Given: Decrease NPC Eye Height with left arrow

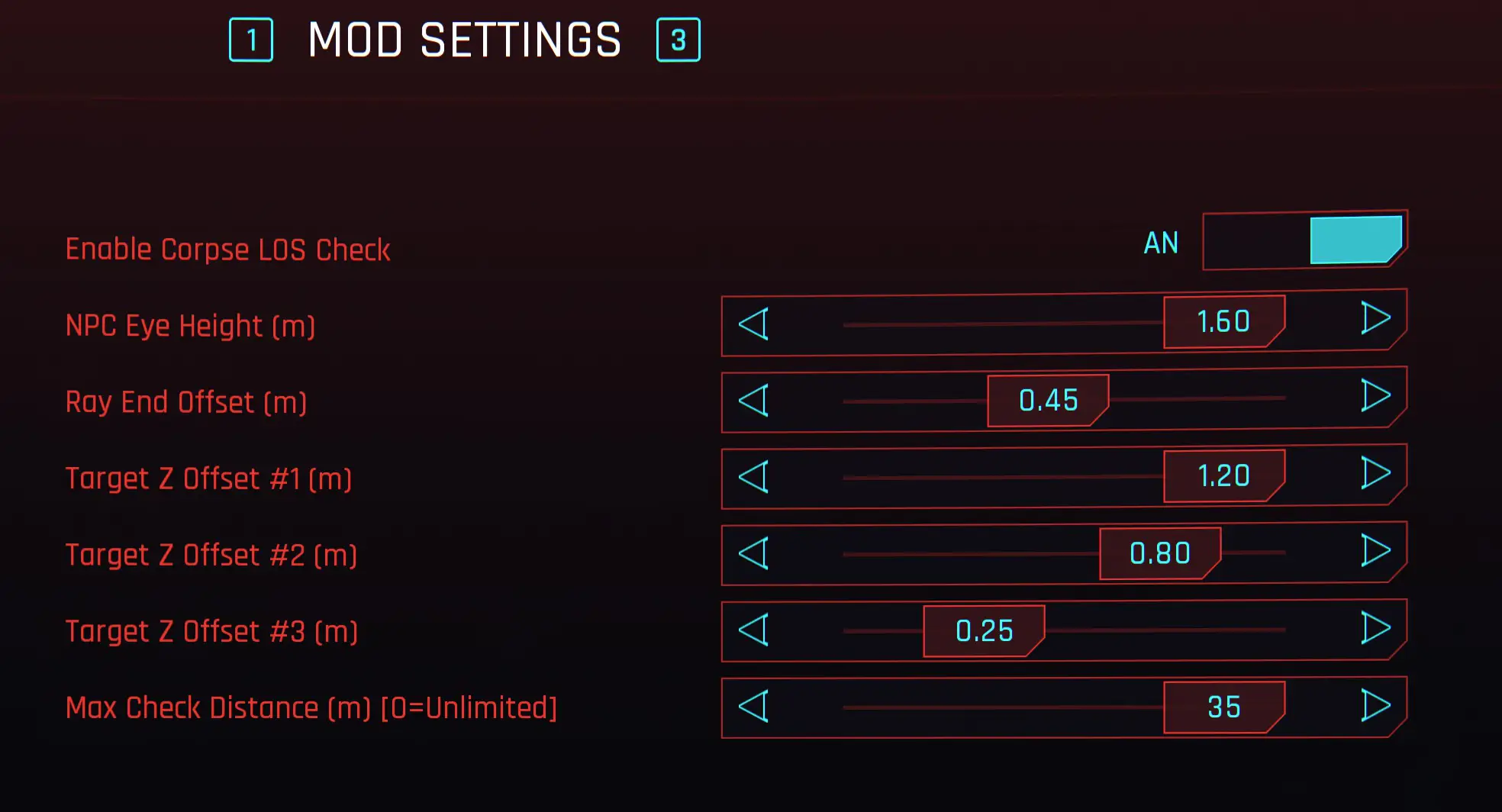Looking at the screenshot, I should coord(754,324).
